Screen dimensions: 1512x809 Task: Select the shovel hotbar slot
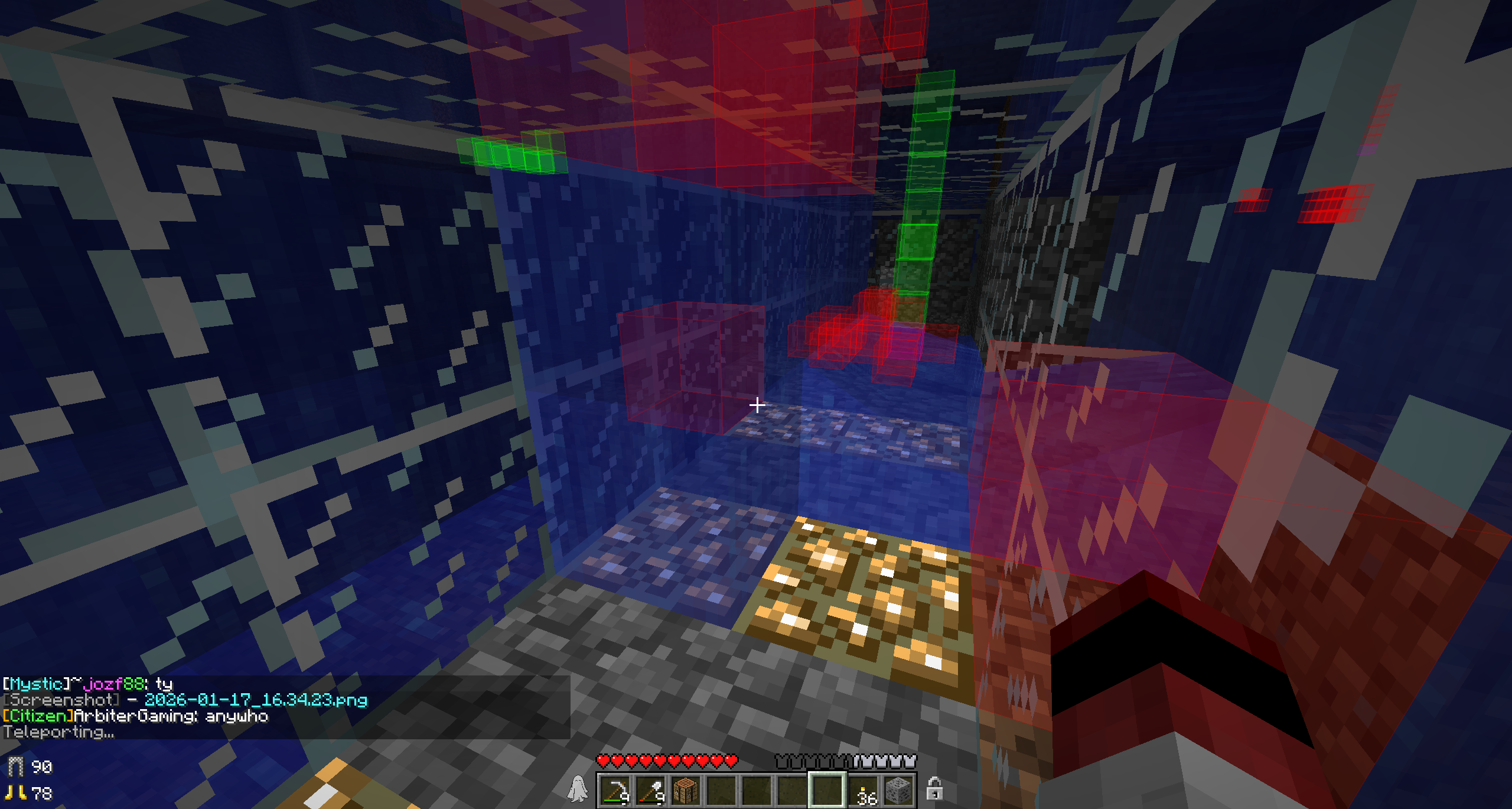pyautogui.click(x=650, y=790)
